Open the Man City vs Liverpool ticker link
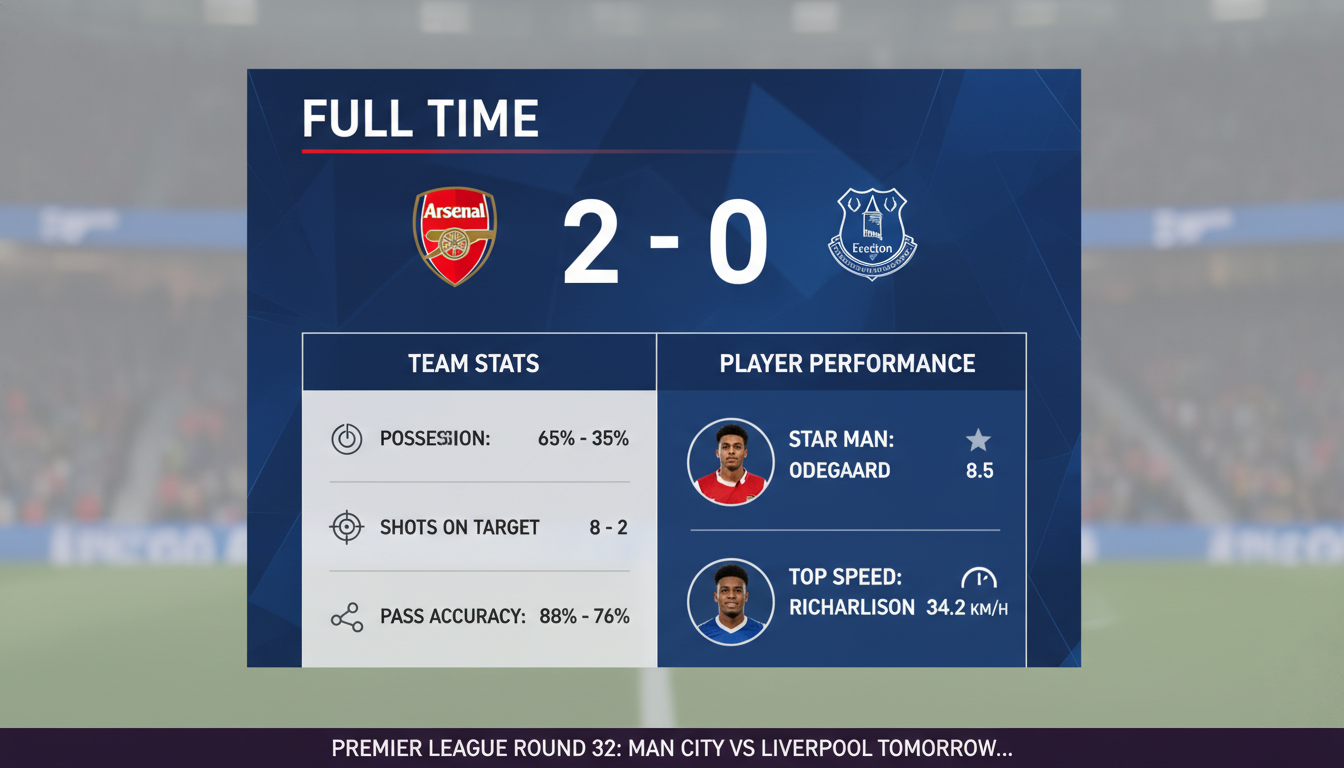Image resolution: width=1344 pixels, height=768 pixels. click(x=672, y=748)
